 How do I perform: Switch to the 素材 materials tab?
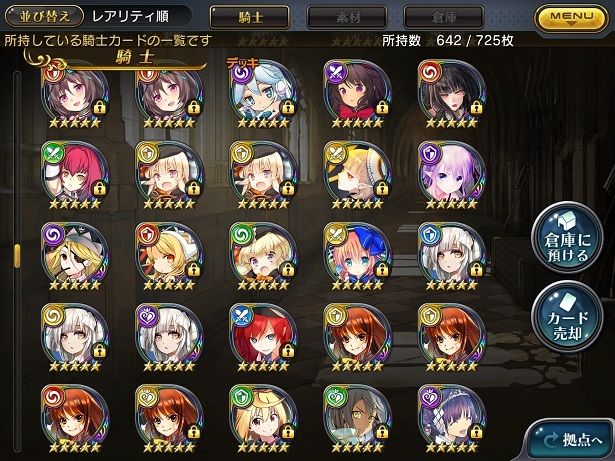[346, 17]
